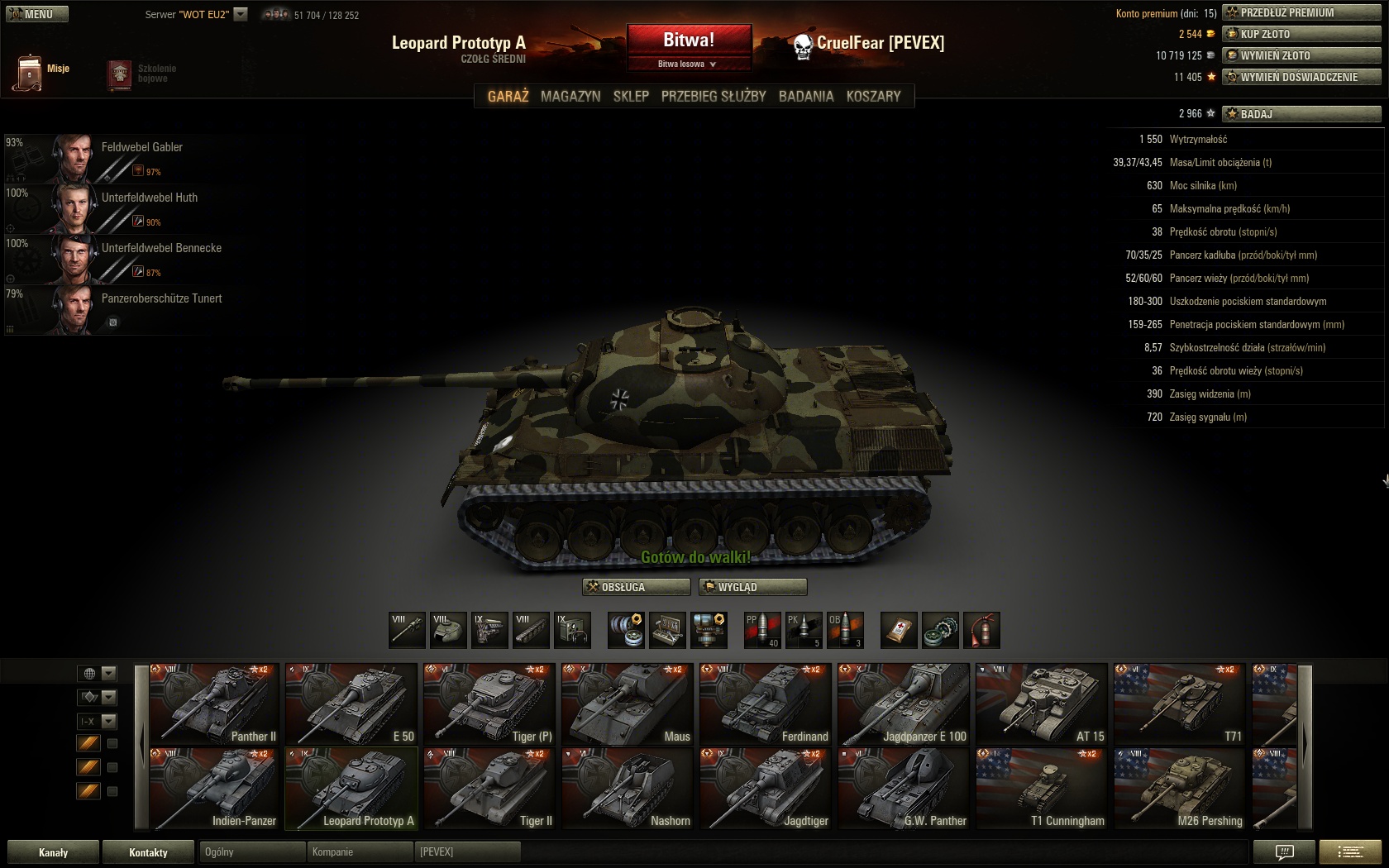Select the Maus tank in the carousel
Viewport: 1389px width, 868px height.
click(x=628, y=703)
